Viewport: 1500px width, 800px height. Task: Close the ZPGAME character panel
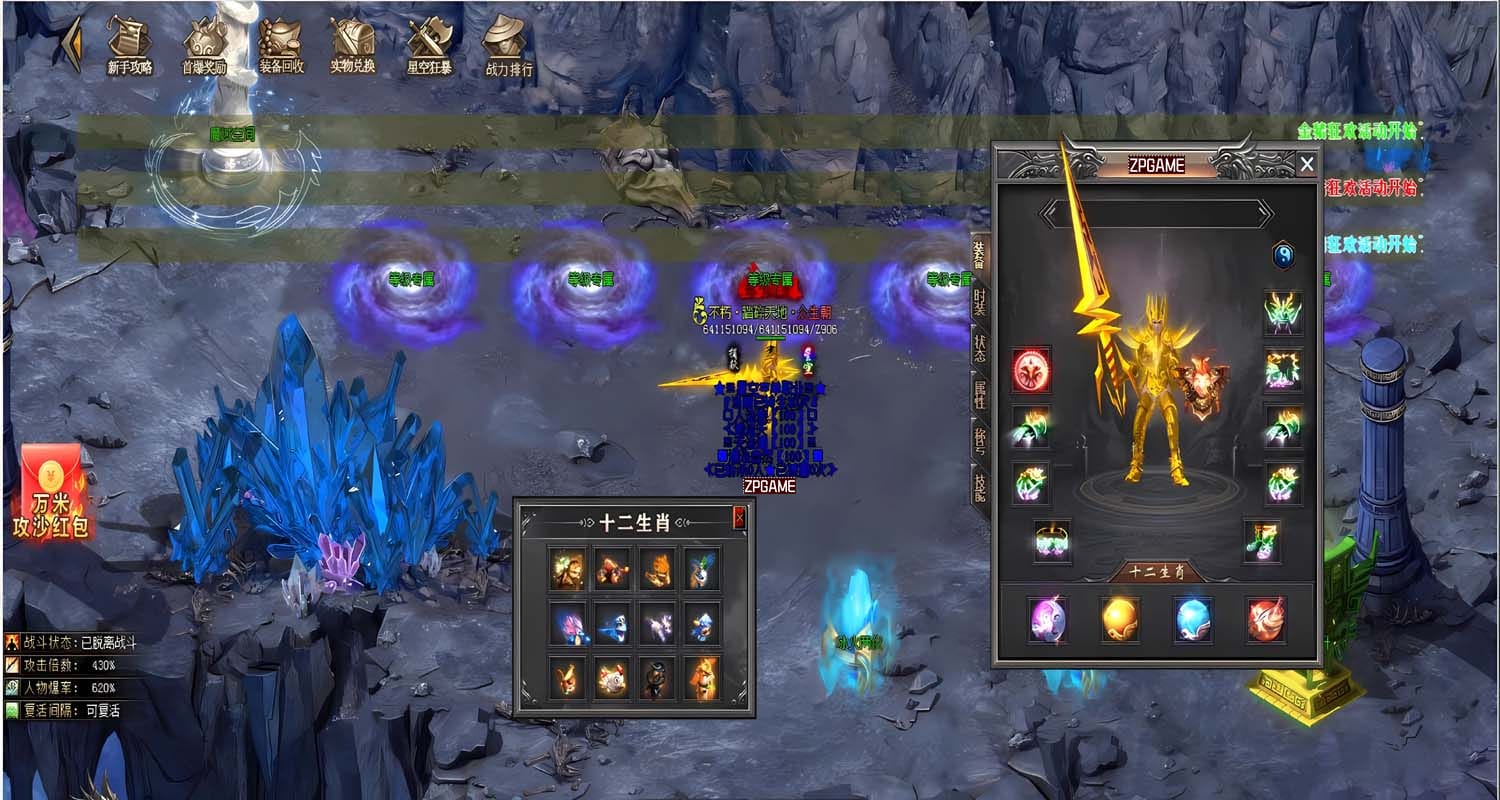tap(1306, 164)
